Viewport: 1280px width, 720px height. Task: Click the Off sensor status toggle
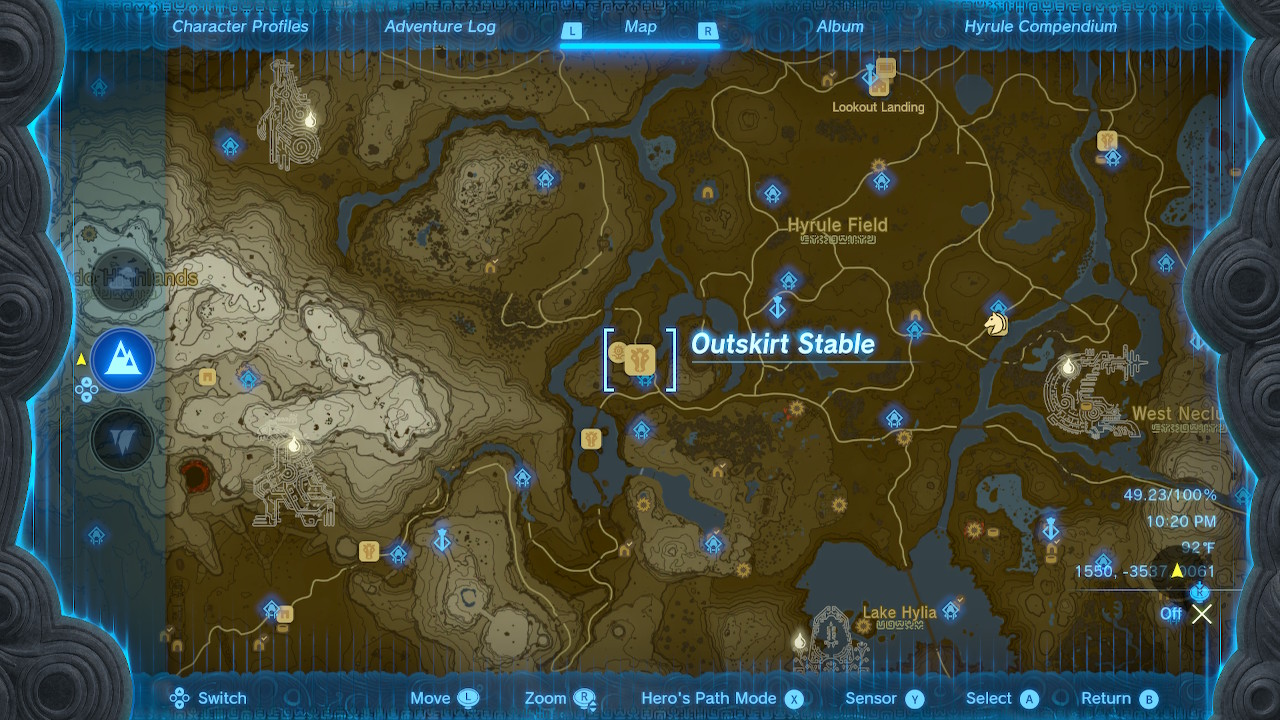[1170, 614]
